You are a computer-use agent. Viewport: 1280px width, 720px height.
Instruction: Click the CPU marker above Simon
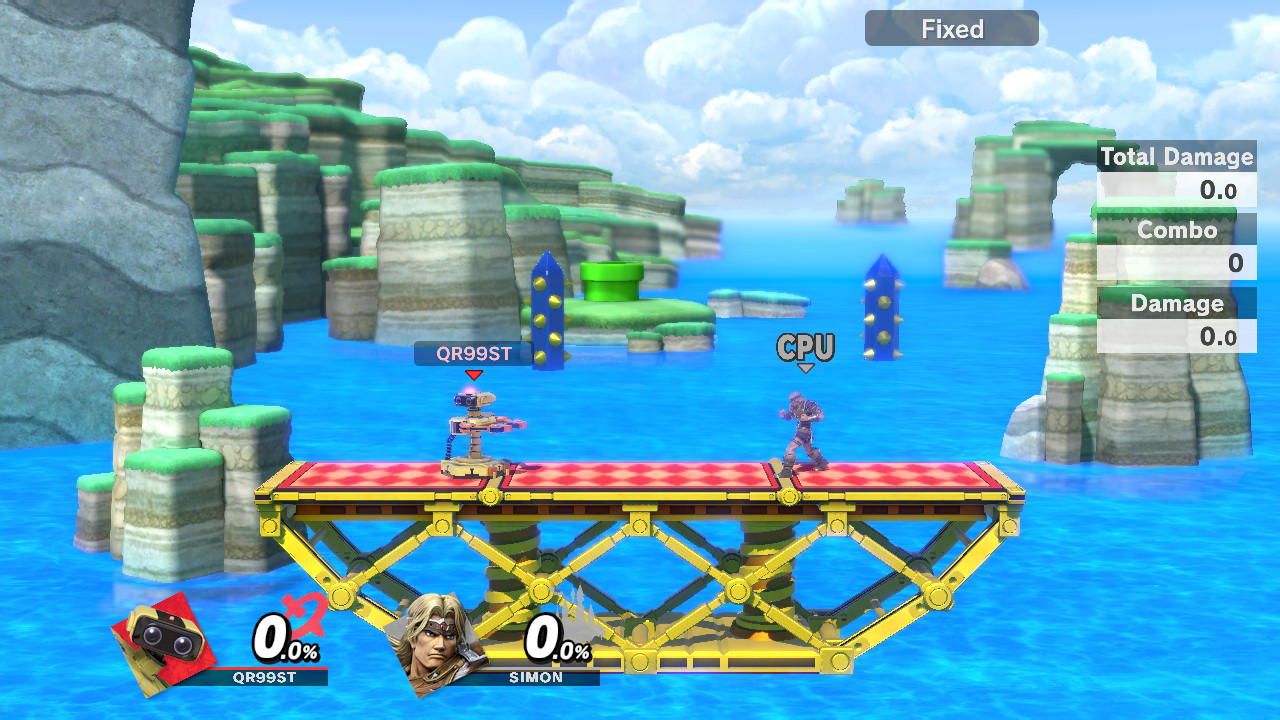pyautogui.click(x=805, y=348)
